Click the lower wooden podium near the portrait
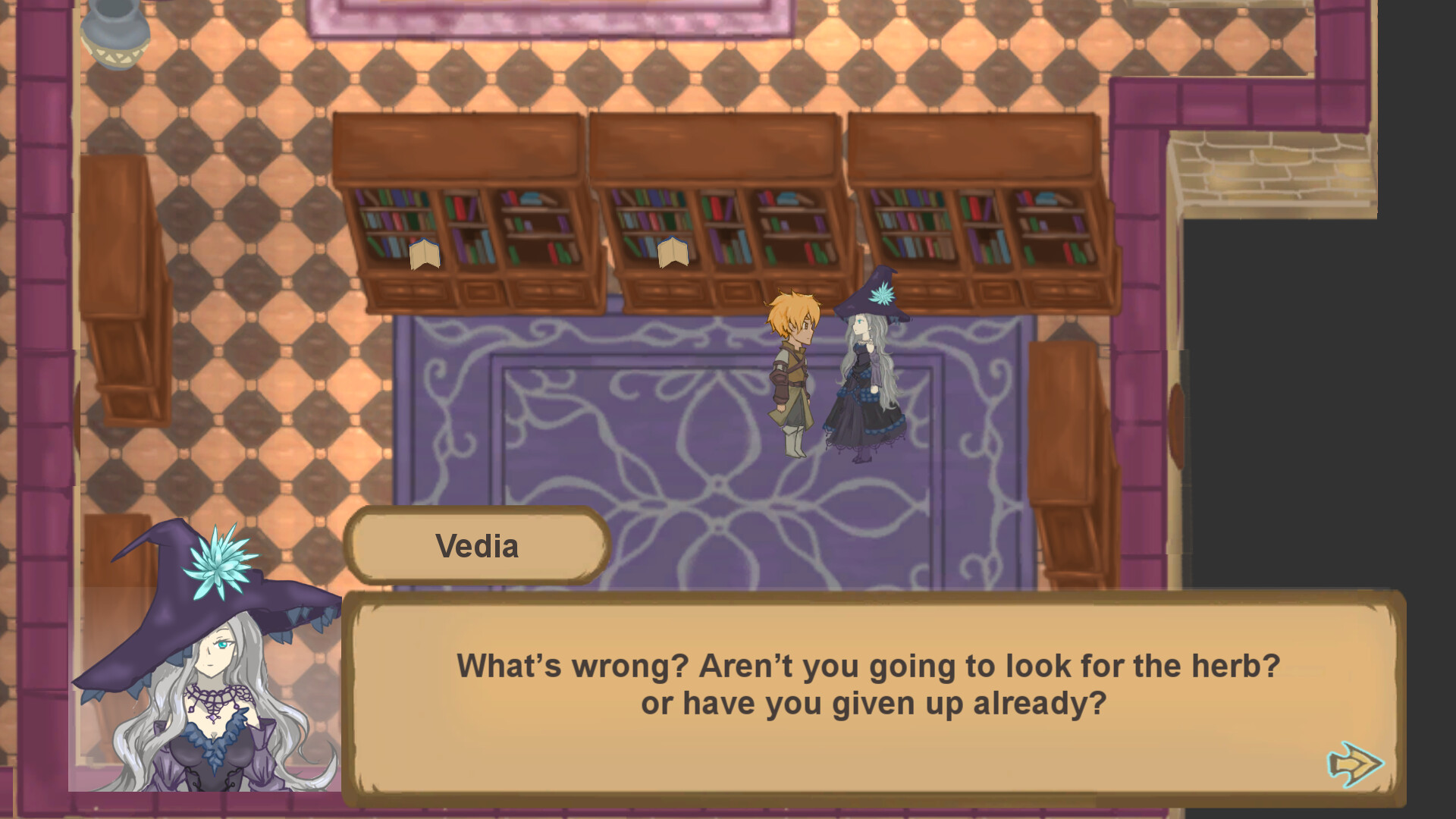The width and height of the screenshot is (1456, 819). pyautogui.click(x=114, y=546)
